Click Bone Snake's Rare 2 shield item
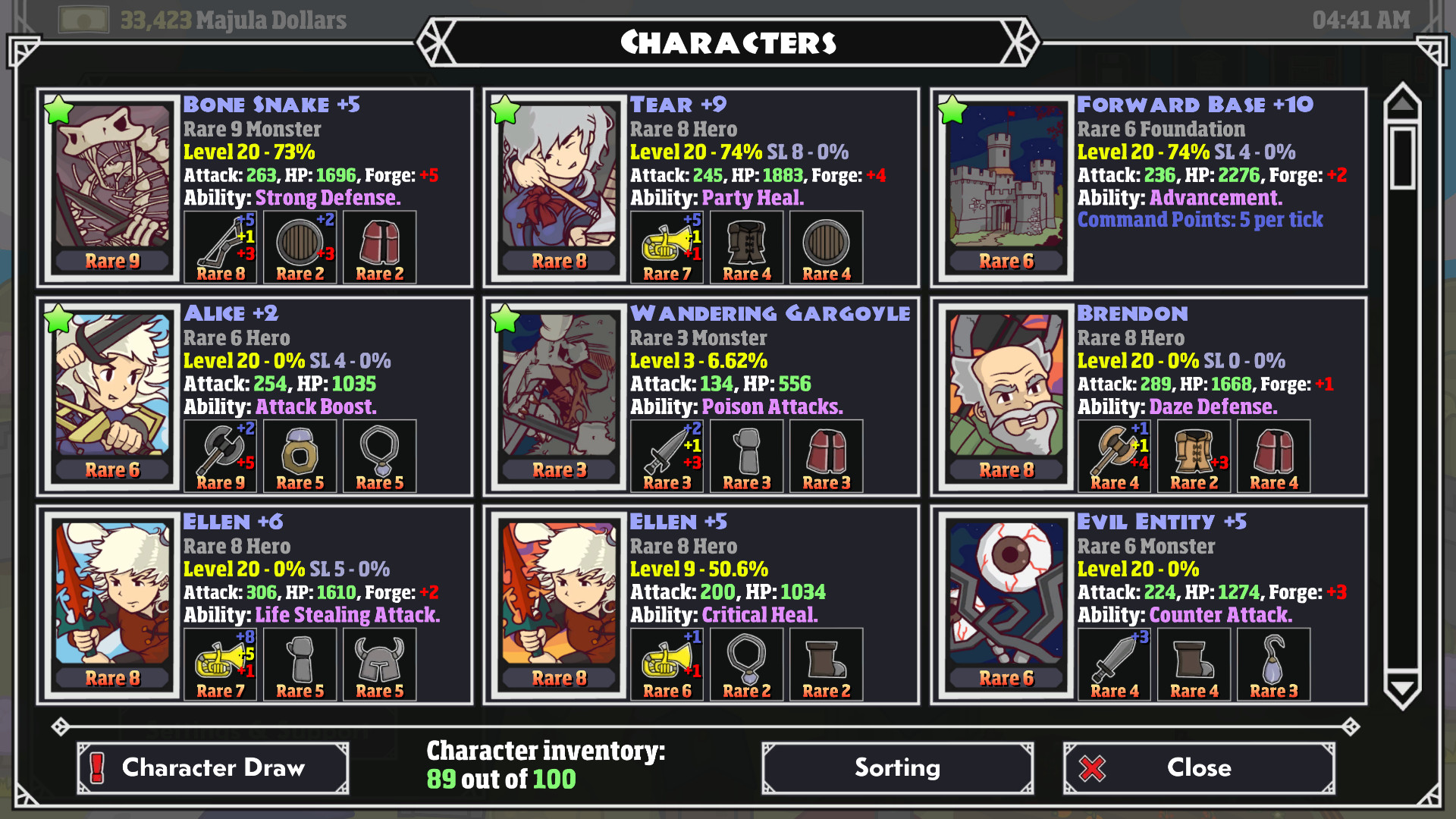The width and height of the screenshot is (1456, 819). (x=300, y=246)
